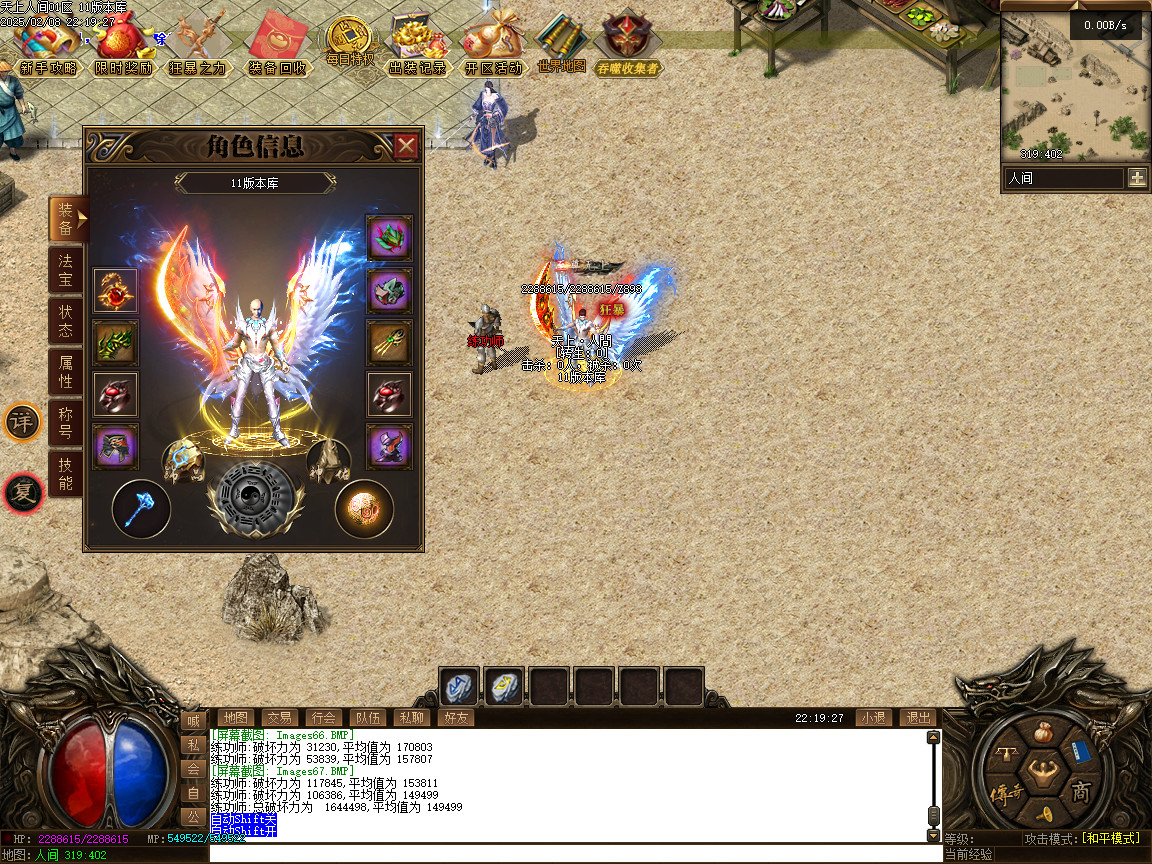Select the 属性 attributes tab
This screenshot has height=864, width=1152.
[65, 372]
